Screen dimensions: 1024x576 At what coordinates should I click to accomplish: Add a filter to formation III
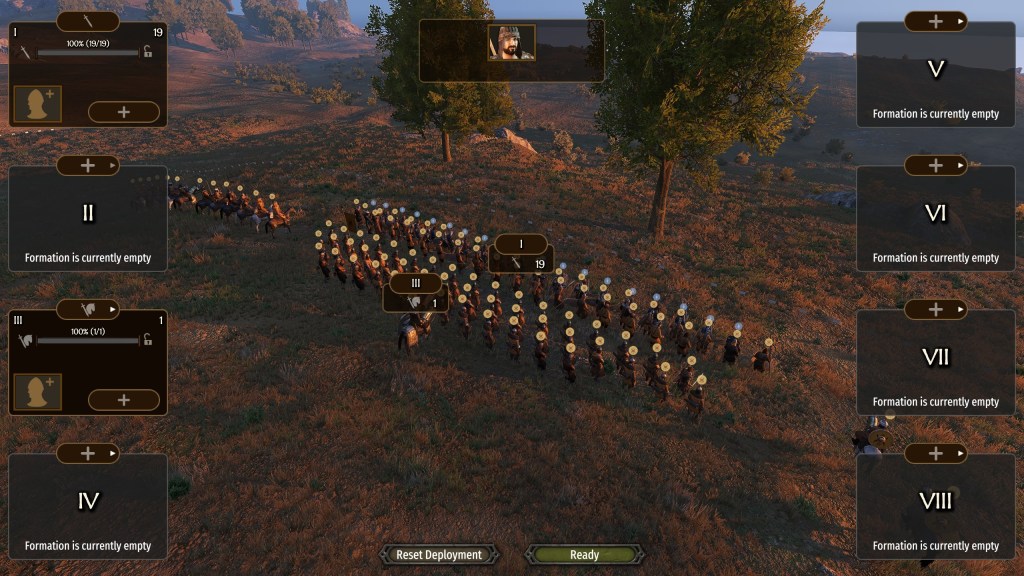(124, 400)
